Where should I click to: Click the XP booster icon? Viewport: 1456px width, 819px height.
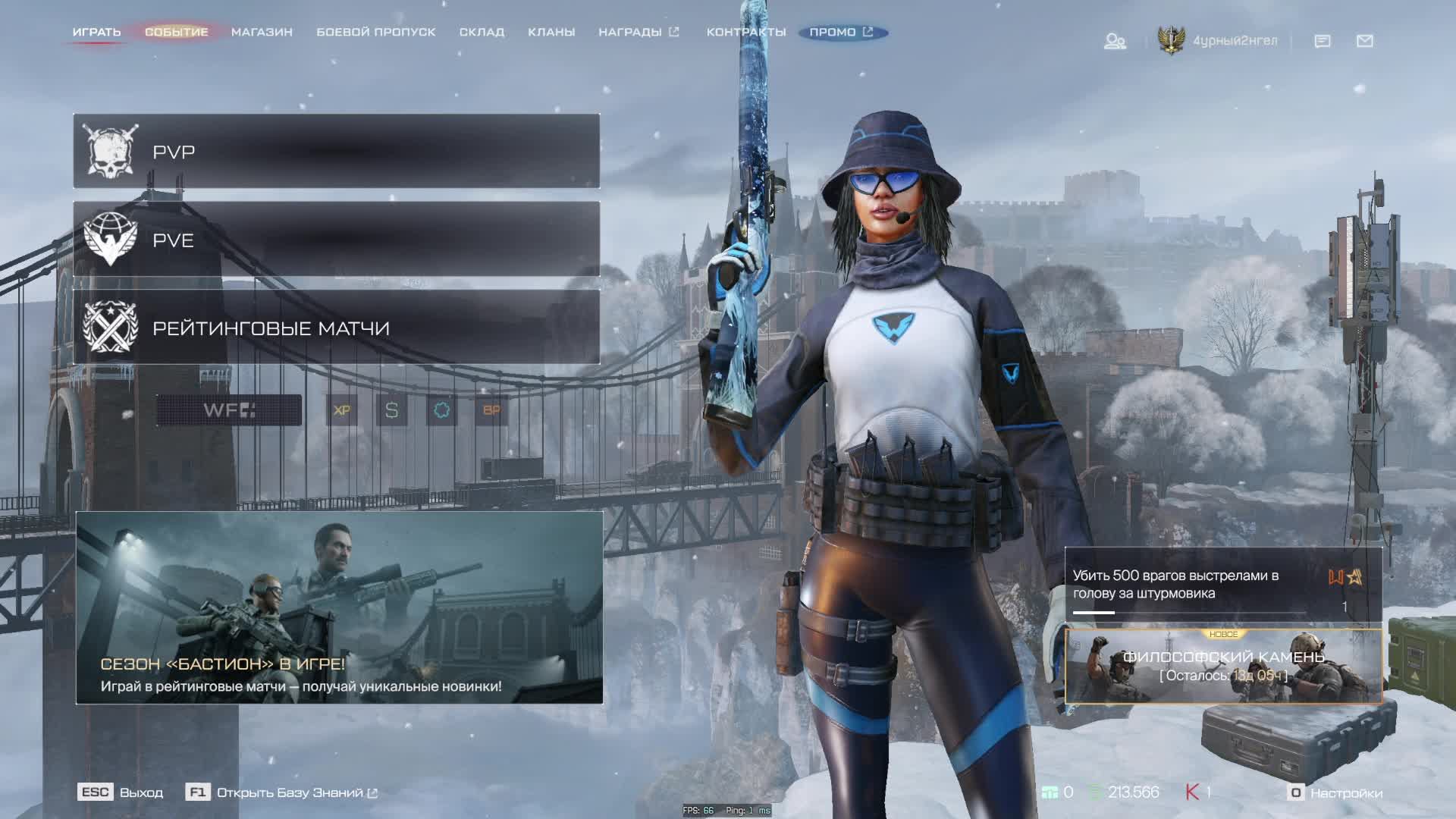coord(342,410)
